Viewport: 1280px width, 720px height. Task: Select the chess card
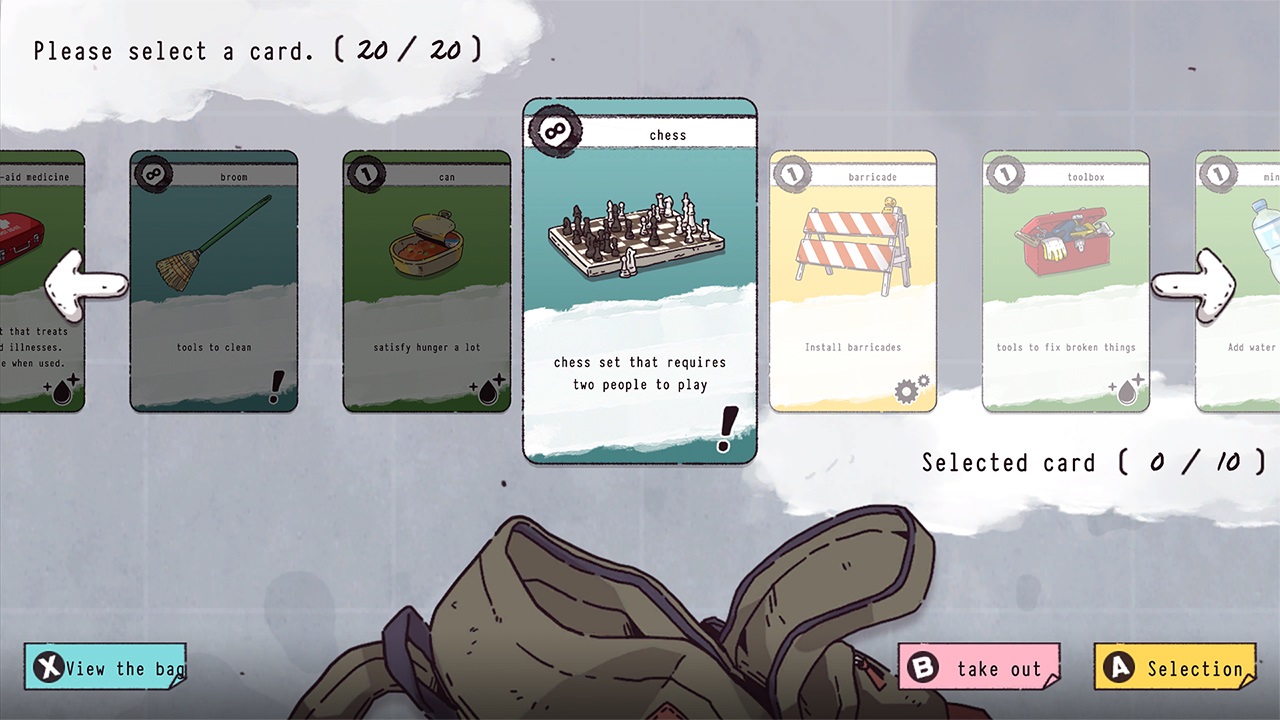640,280
